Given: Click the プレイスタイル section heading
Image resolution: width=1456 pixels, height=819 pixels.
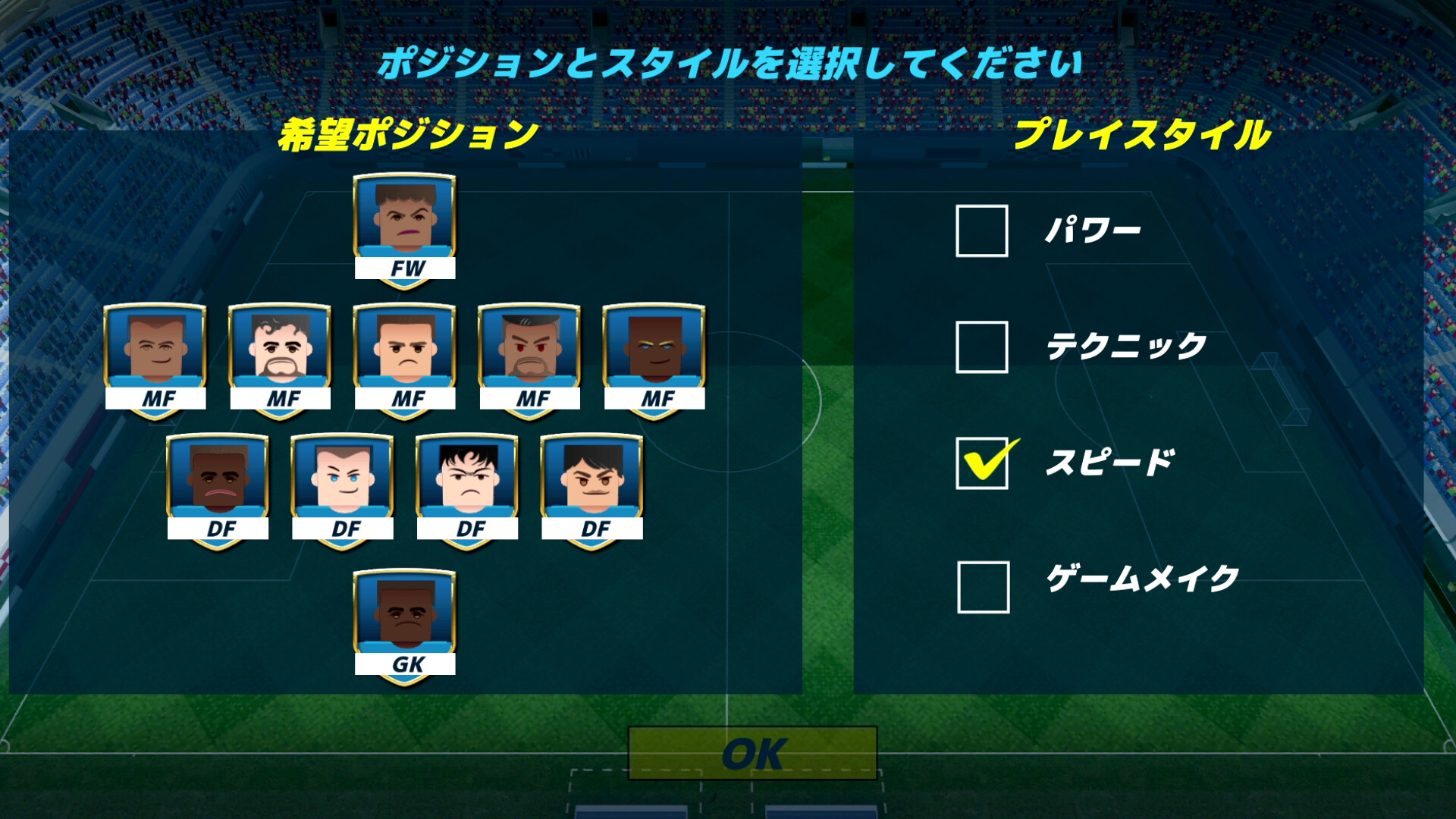Looking at the screenshot, I should 1151,133.
